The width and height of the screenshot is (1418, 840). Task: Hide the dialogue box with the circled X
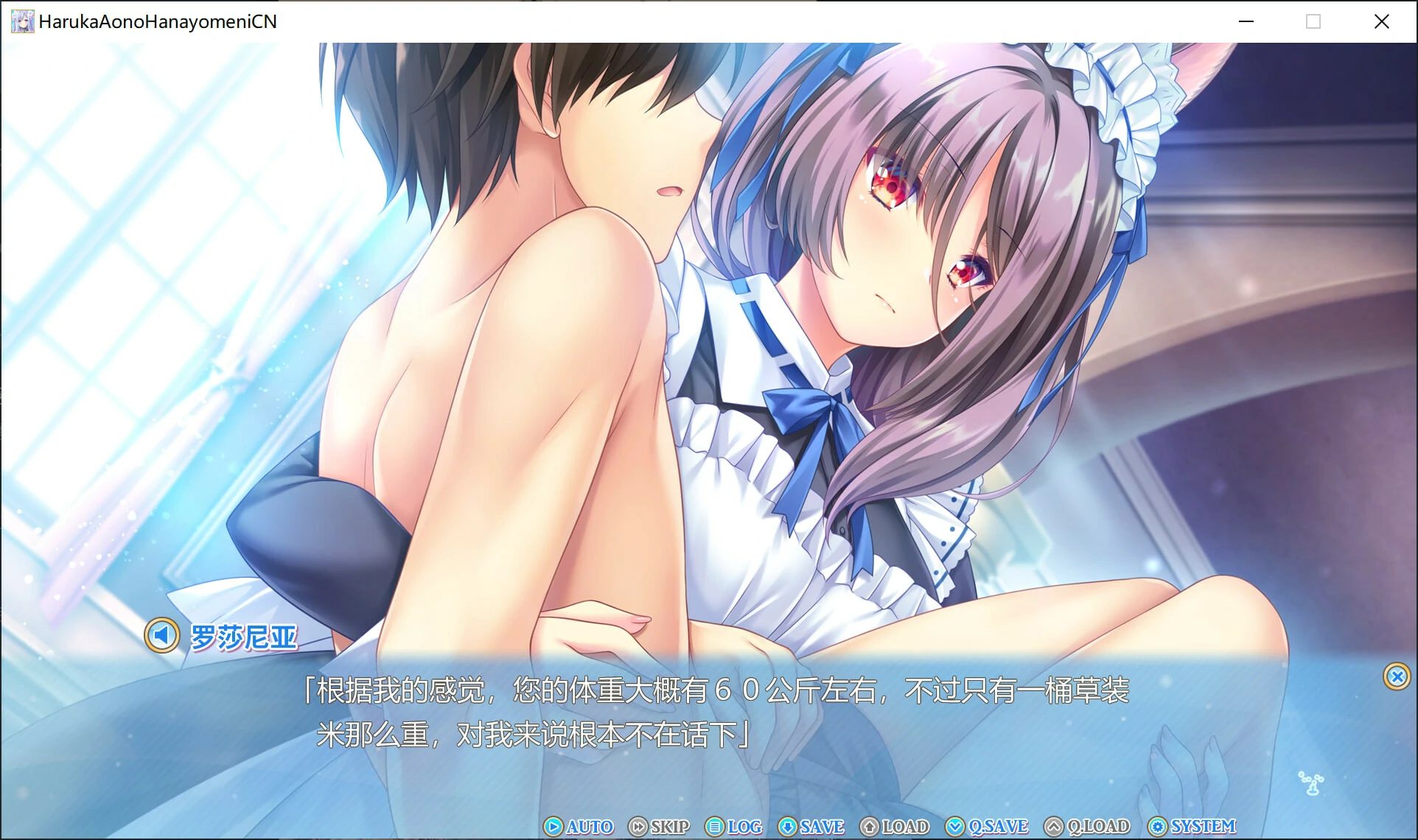click(x=1396, y=676)
